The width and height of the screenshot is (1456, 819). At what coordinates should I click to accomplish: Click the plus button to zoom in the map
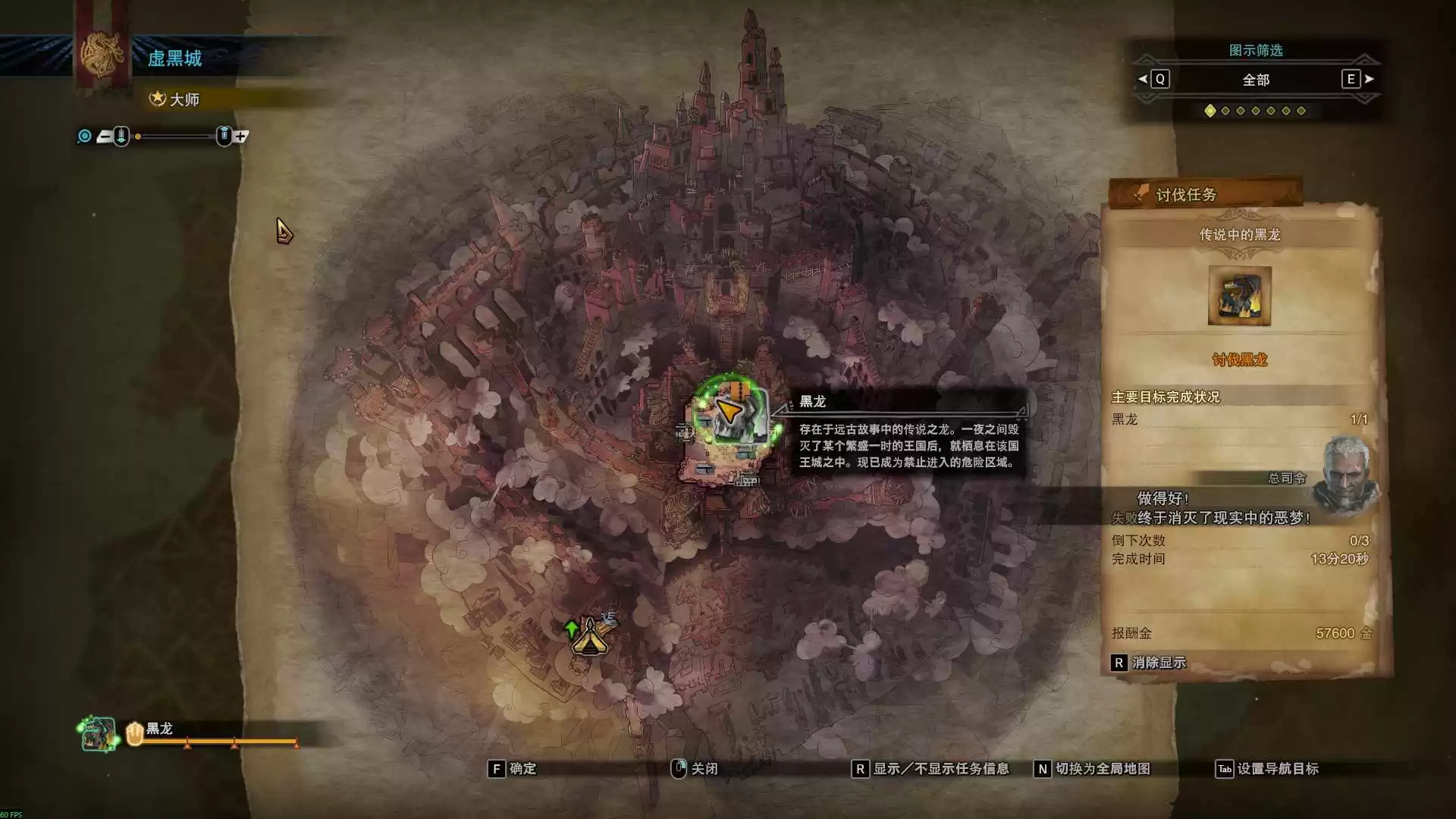241,136
